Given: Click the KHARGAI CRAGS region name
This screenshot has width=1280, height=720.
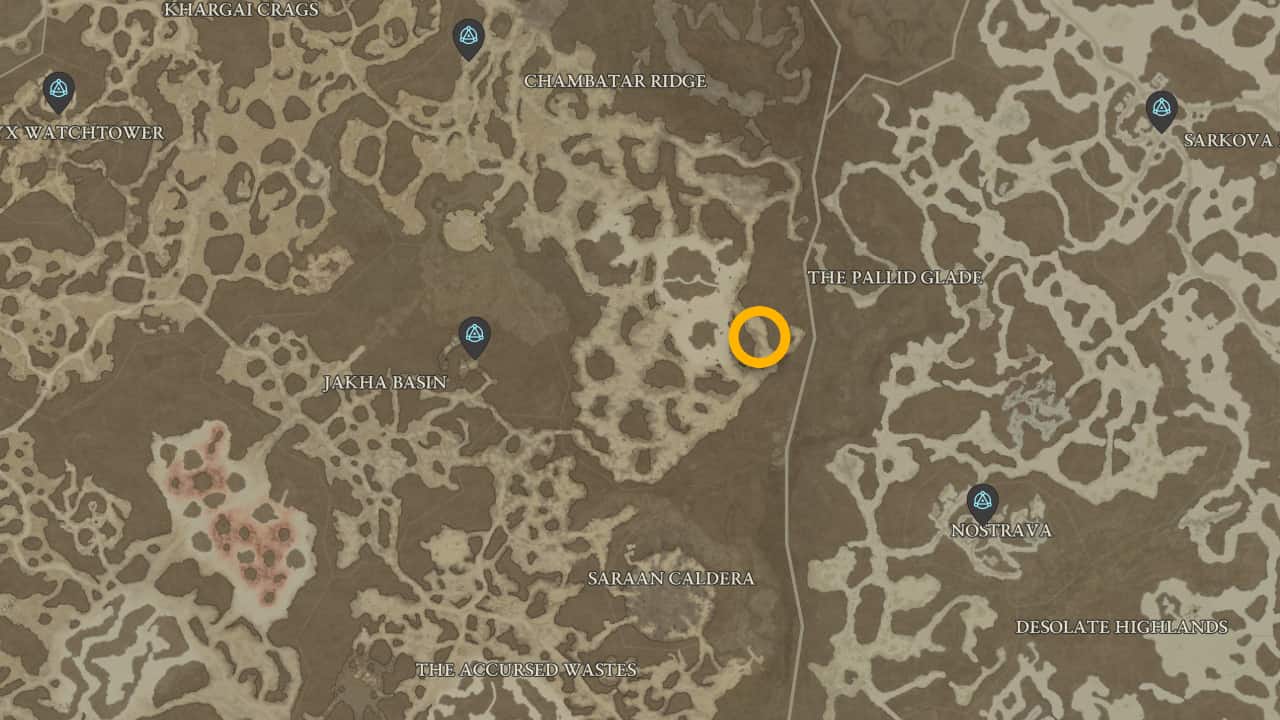Looking at the screenshot, I should click(x=240, y=9).
